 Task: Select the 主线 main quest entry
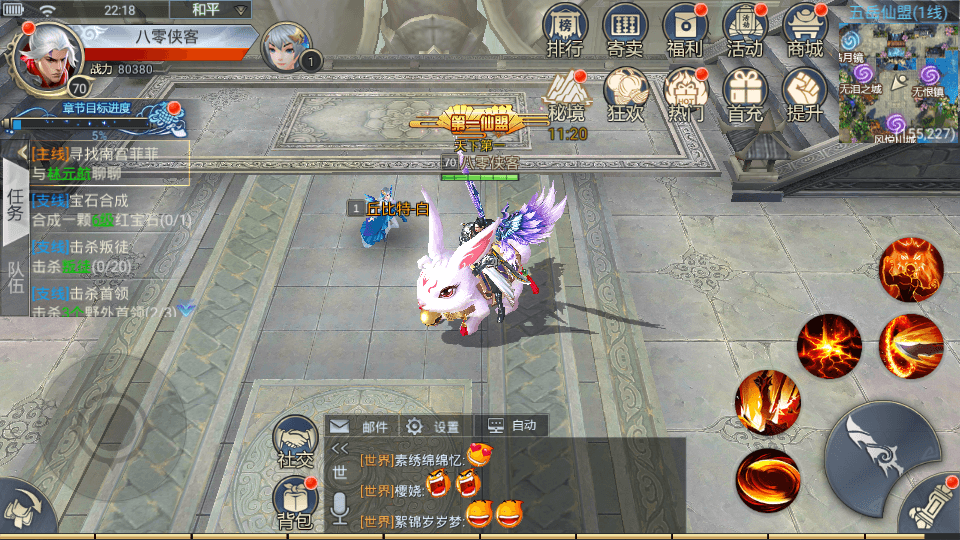coord(108,163)
